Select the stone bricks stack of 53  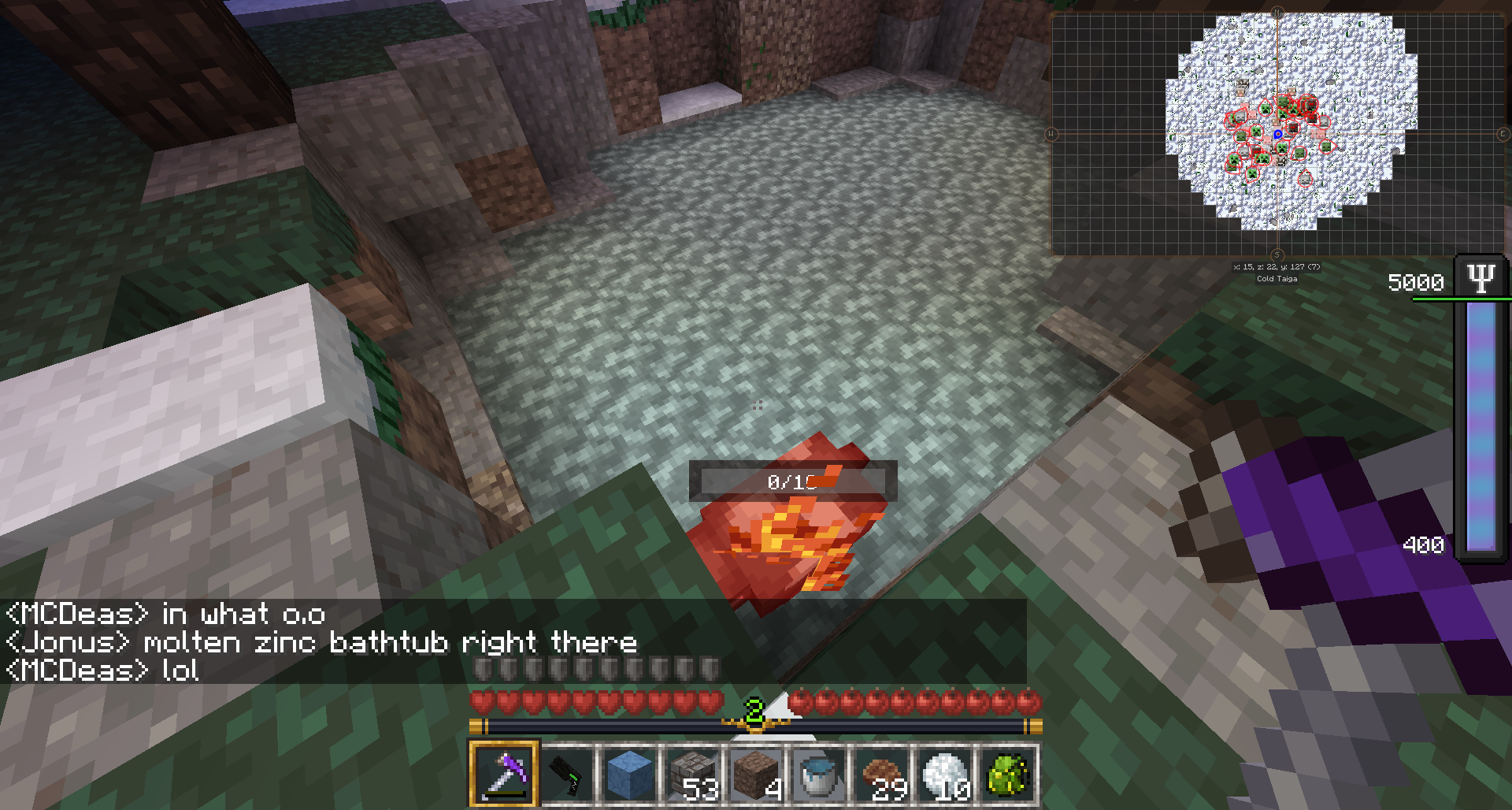(693, 774)
